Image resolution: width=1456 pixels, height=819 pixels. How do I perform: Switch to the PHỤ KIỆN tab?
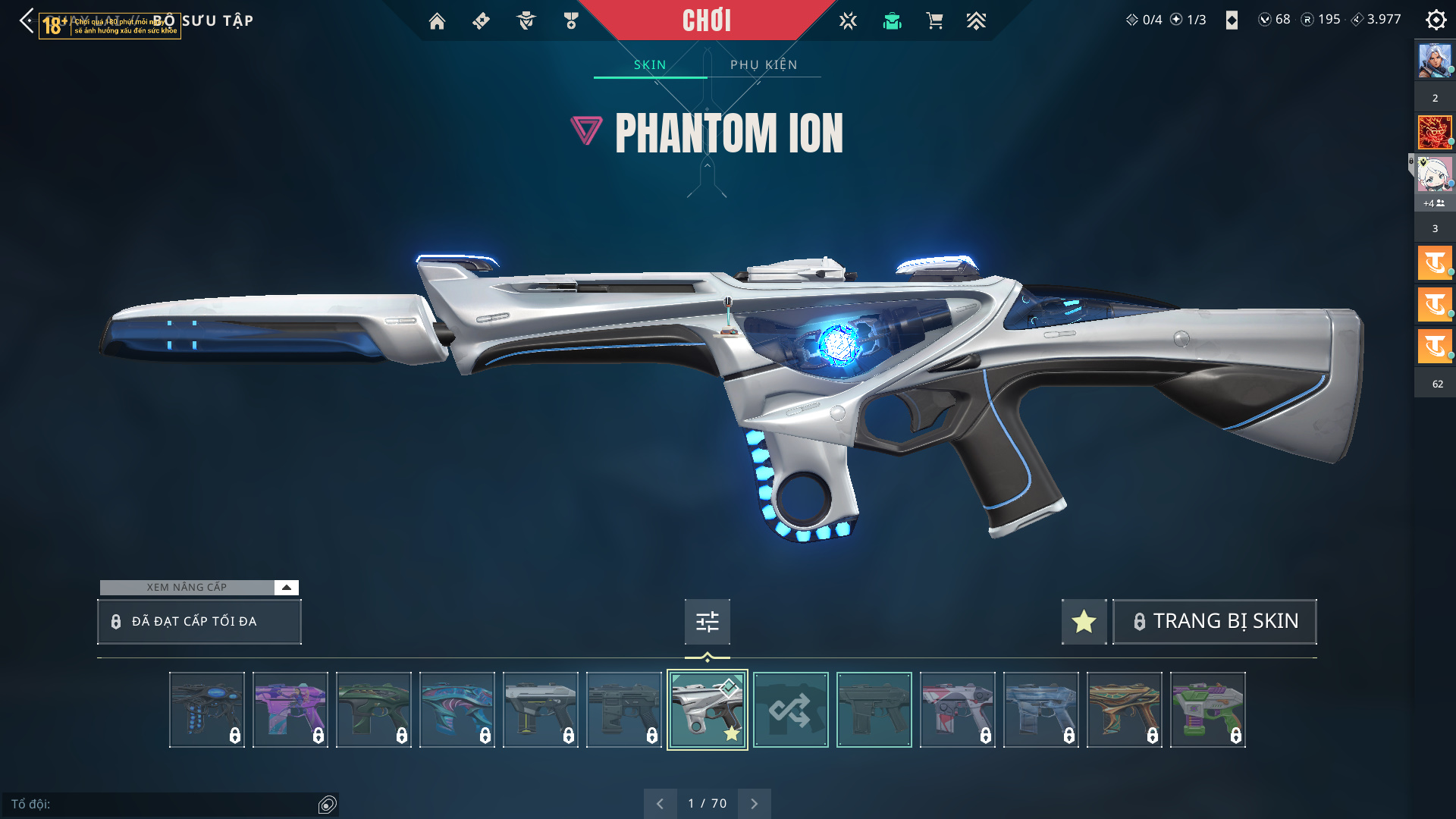click(x=764, y=65)
